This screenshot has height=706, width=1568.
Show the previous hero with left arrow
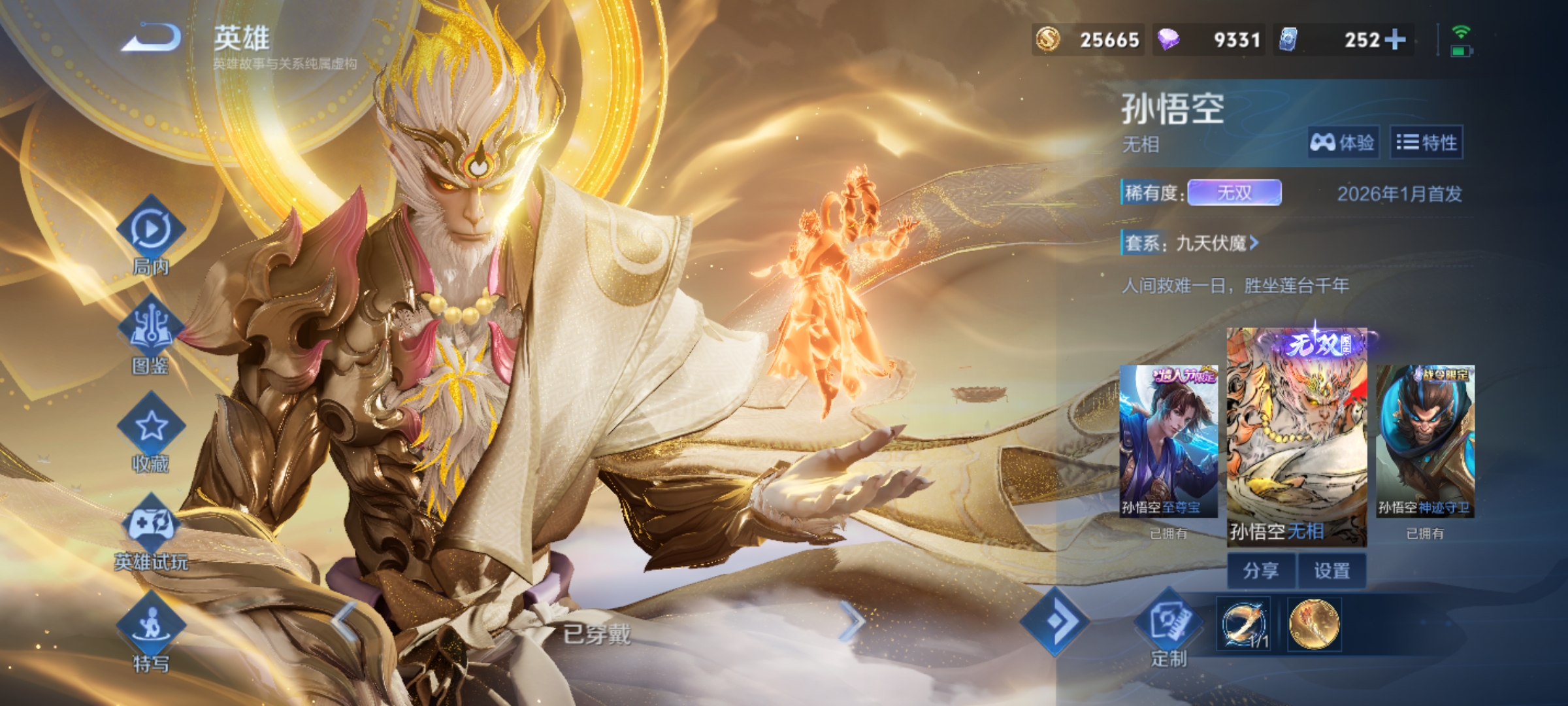345,621
